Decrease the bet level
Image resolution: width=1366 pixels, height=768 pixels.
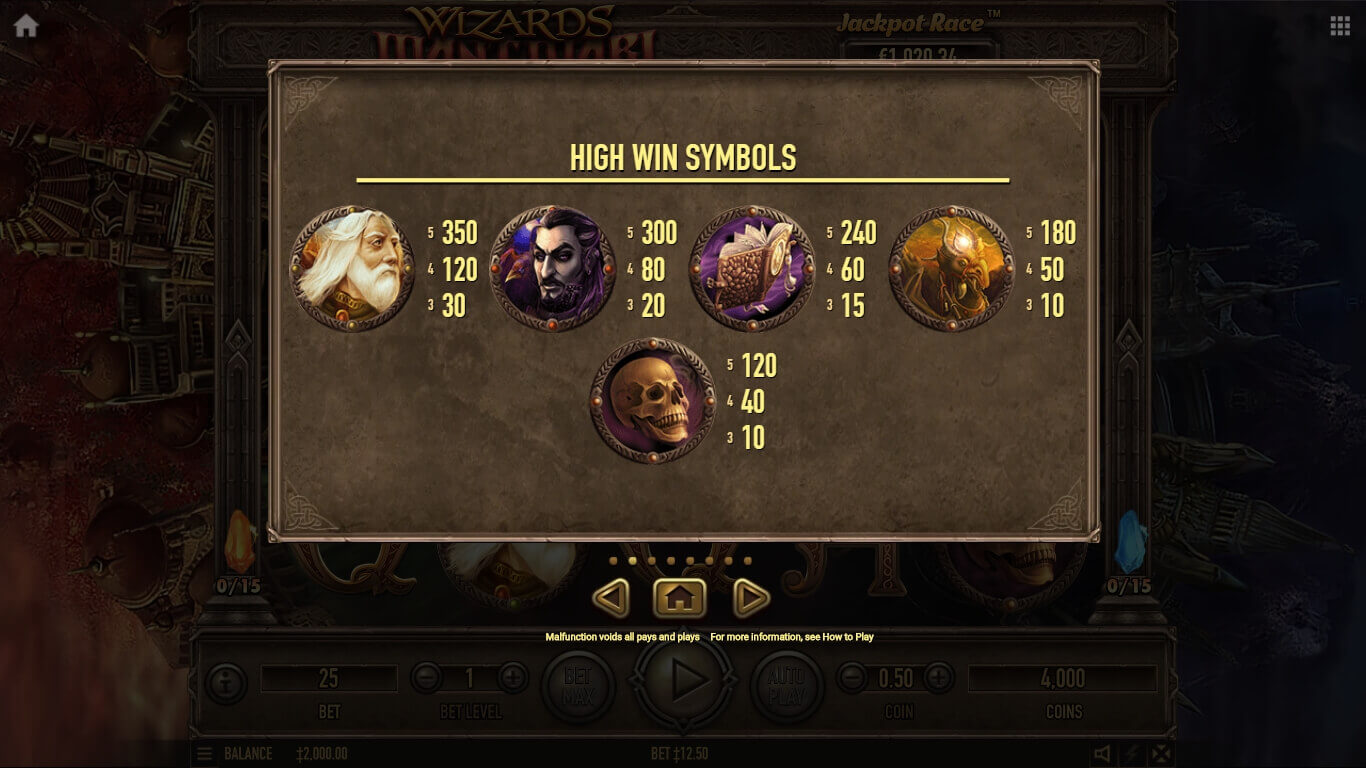(426, 678)
